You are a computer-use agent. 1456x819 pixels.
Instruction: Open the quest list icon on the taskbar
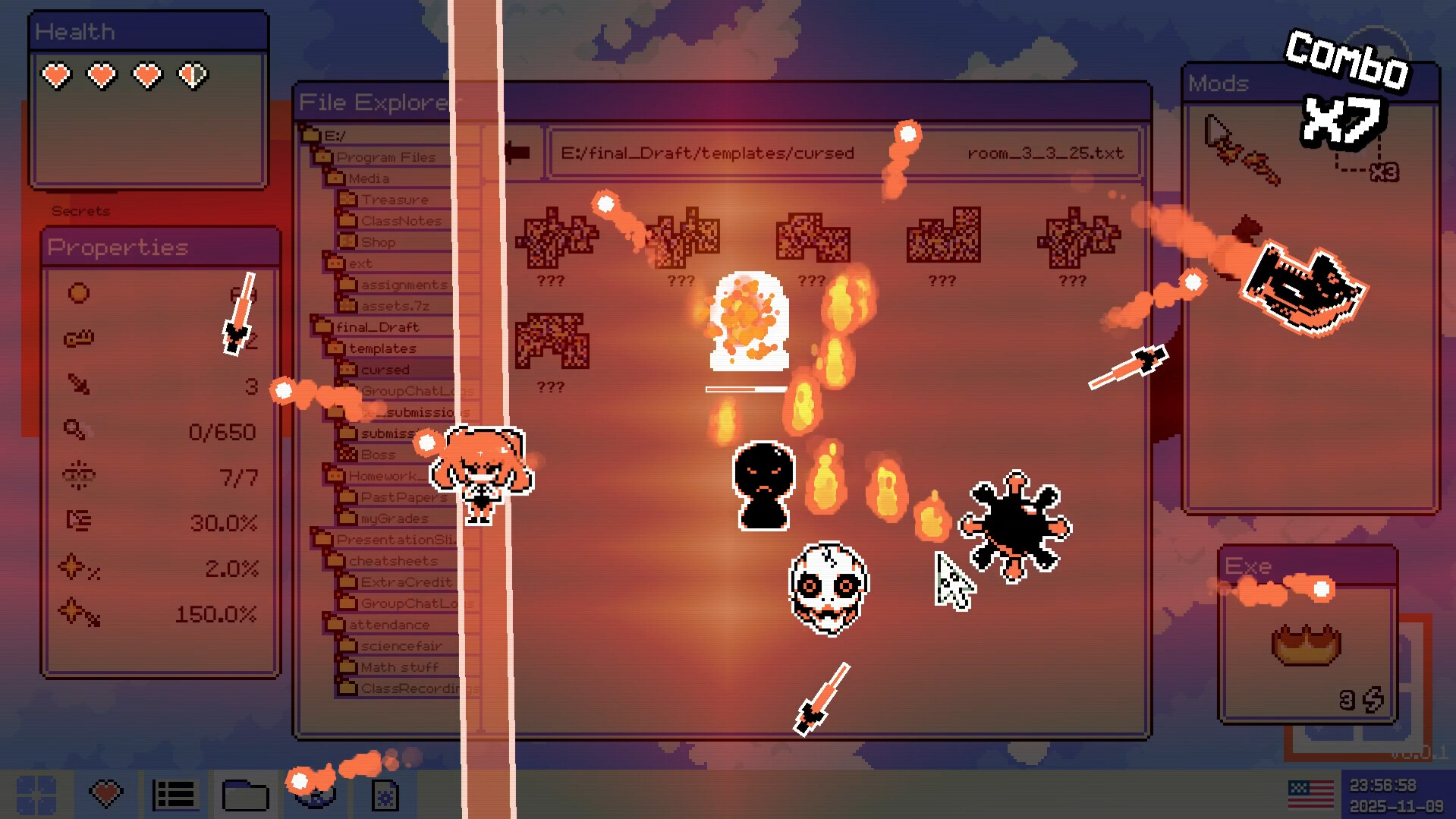click(x=174, y=794)
